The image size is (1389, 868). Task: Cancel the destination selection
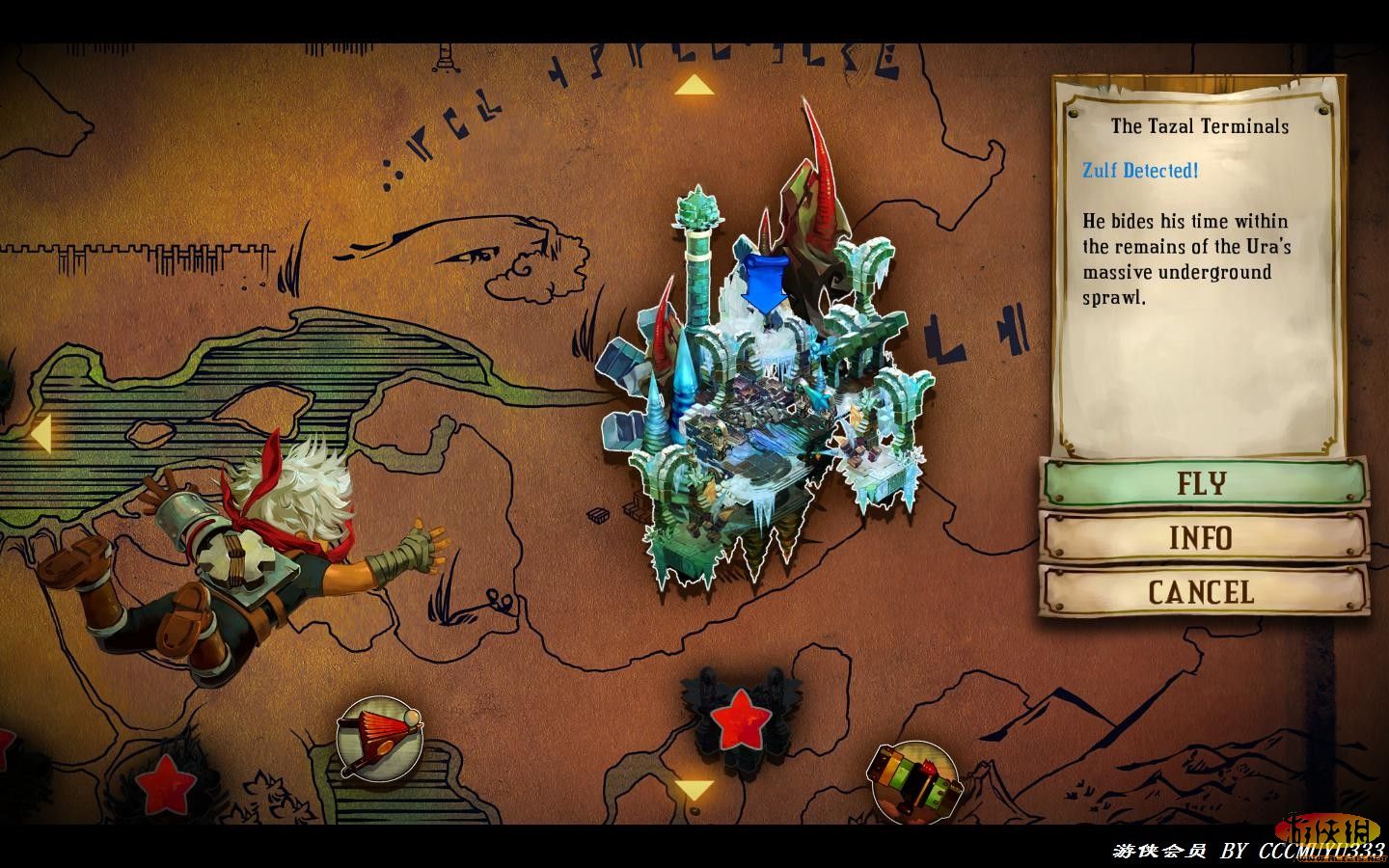coord(1203,591)
